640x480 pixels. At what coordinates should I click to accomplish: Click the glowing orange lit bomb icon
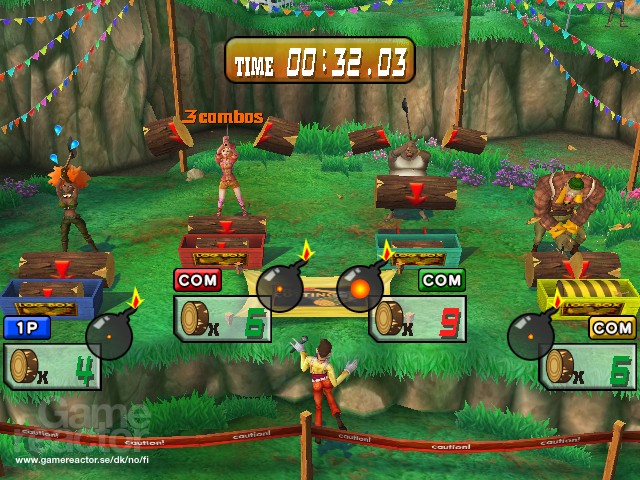coord(359,288)
